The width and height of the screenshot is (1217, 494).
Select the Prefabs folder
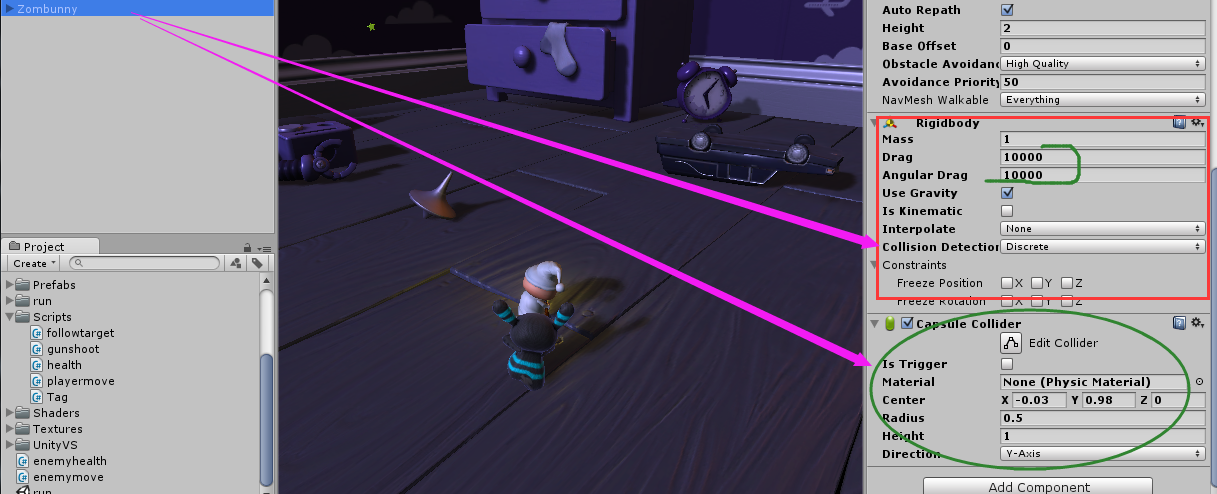pyautogui.click(x=54, y=285)
